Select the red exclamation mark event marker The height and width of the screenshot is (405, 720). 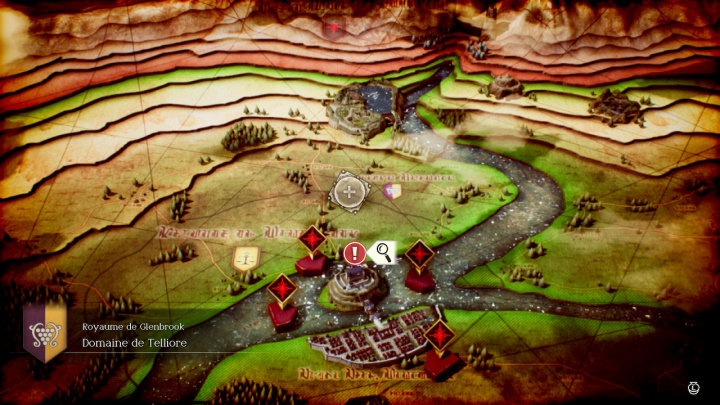click(354, 254)
